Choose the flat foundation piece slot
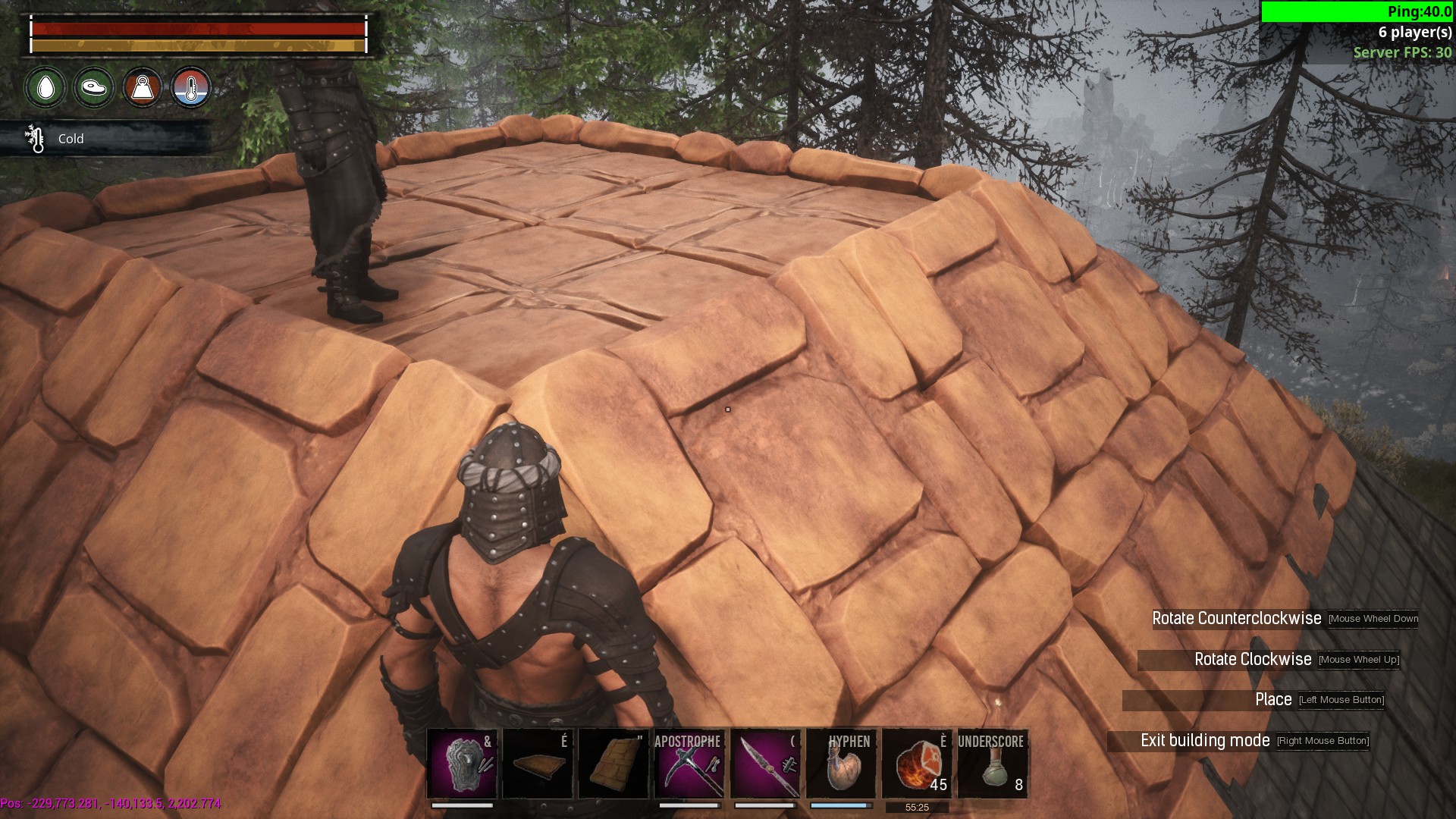The image size is (1456, 819). tap(538, 764)
